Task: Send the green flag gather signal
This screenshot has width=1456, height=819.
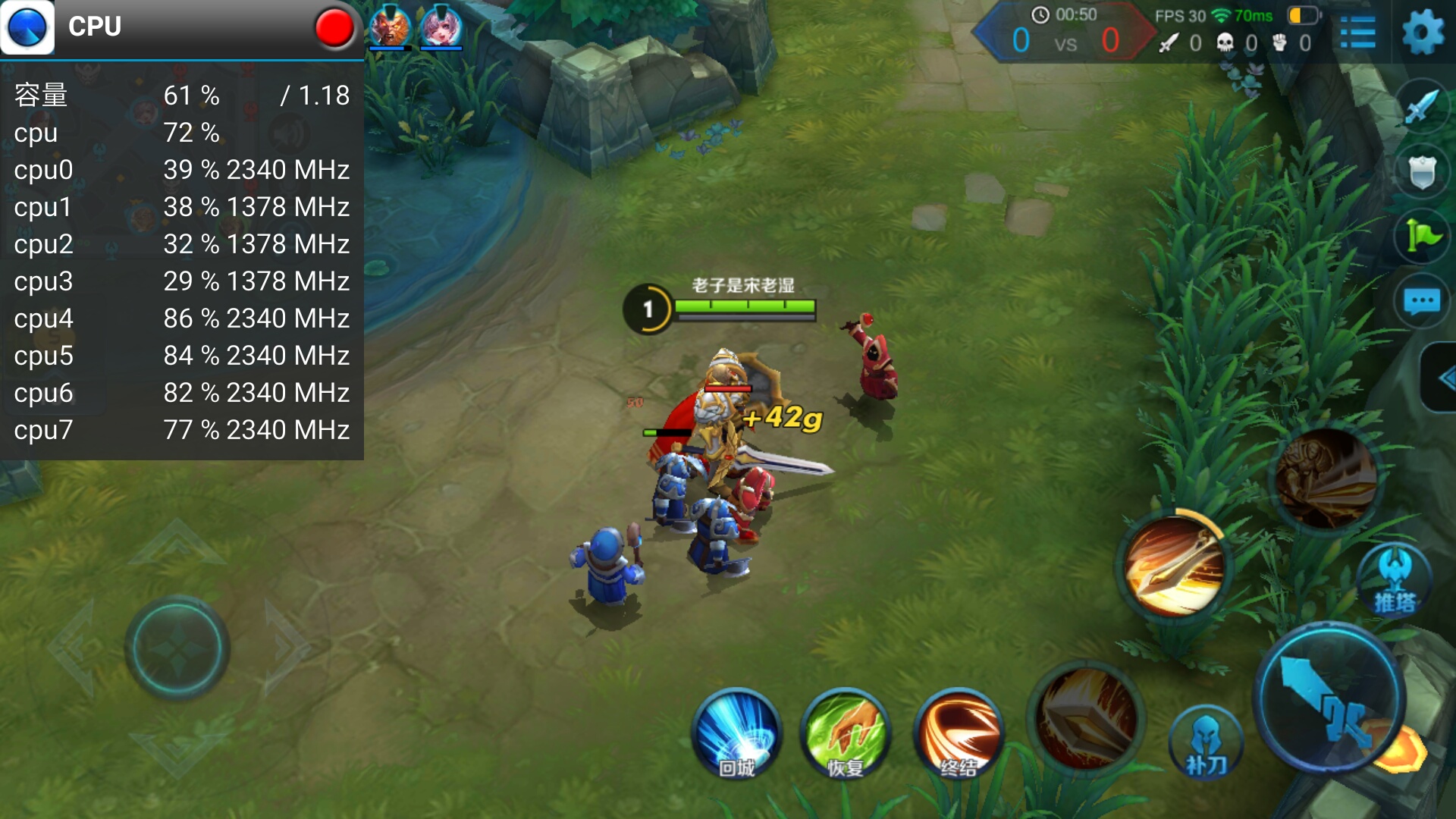Action: coord(1422,237)
